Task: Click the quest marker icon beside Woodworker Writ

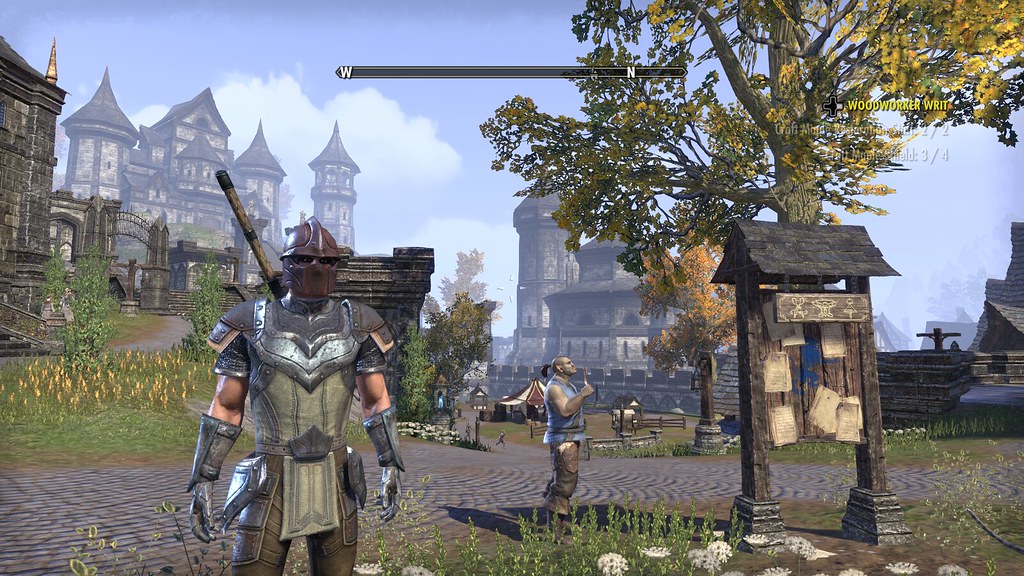Action: pyautogui.click(x=832, y=104)
